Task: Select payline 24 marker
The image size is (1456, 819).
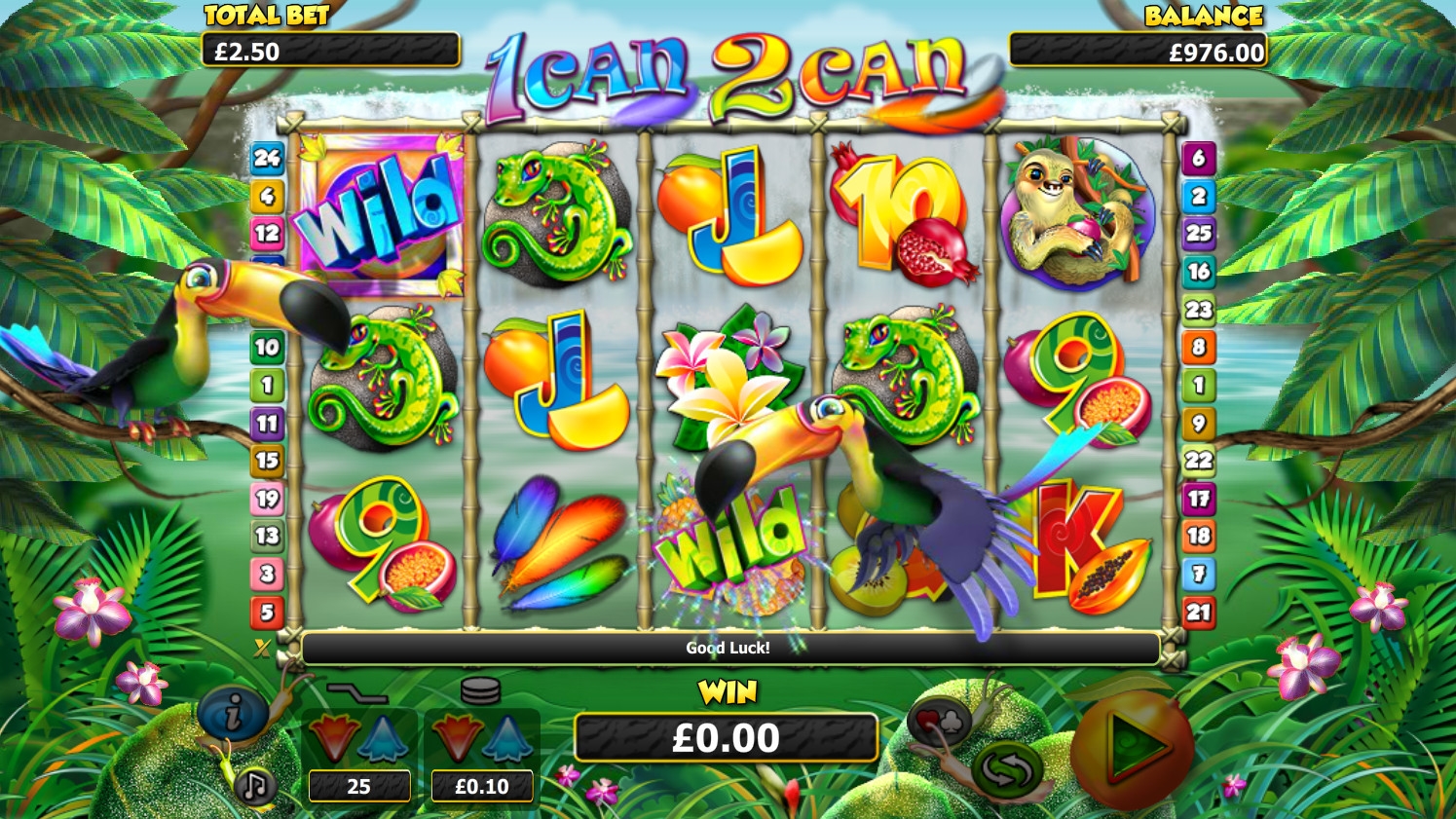Action: click(267, 158)
